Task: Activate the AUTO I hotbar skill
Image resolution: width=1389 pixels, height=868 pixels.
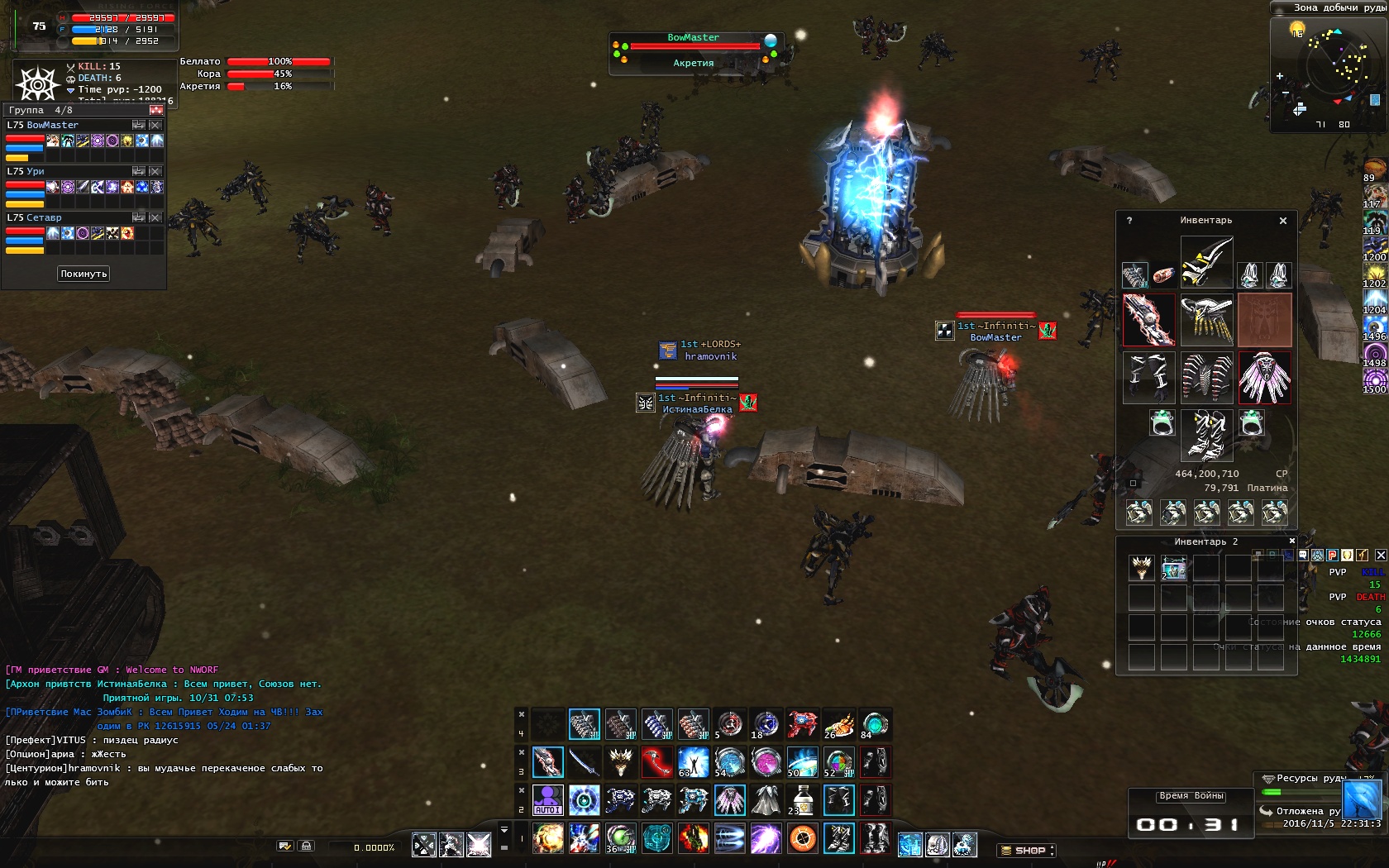Action: click(x=547, y=800)
